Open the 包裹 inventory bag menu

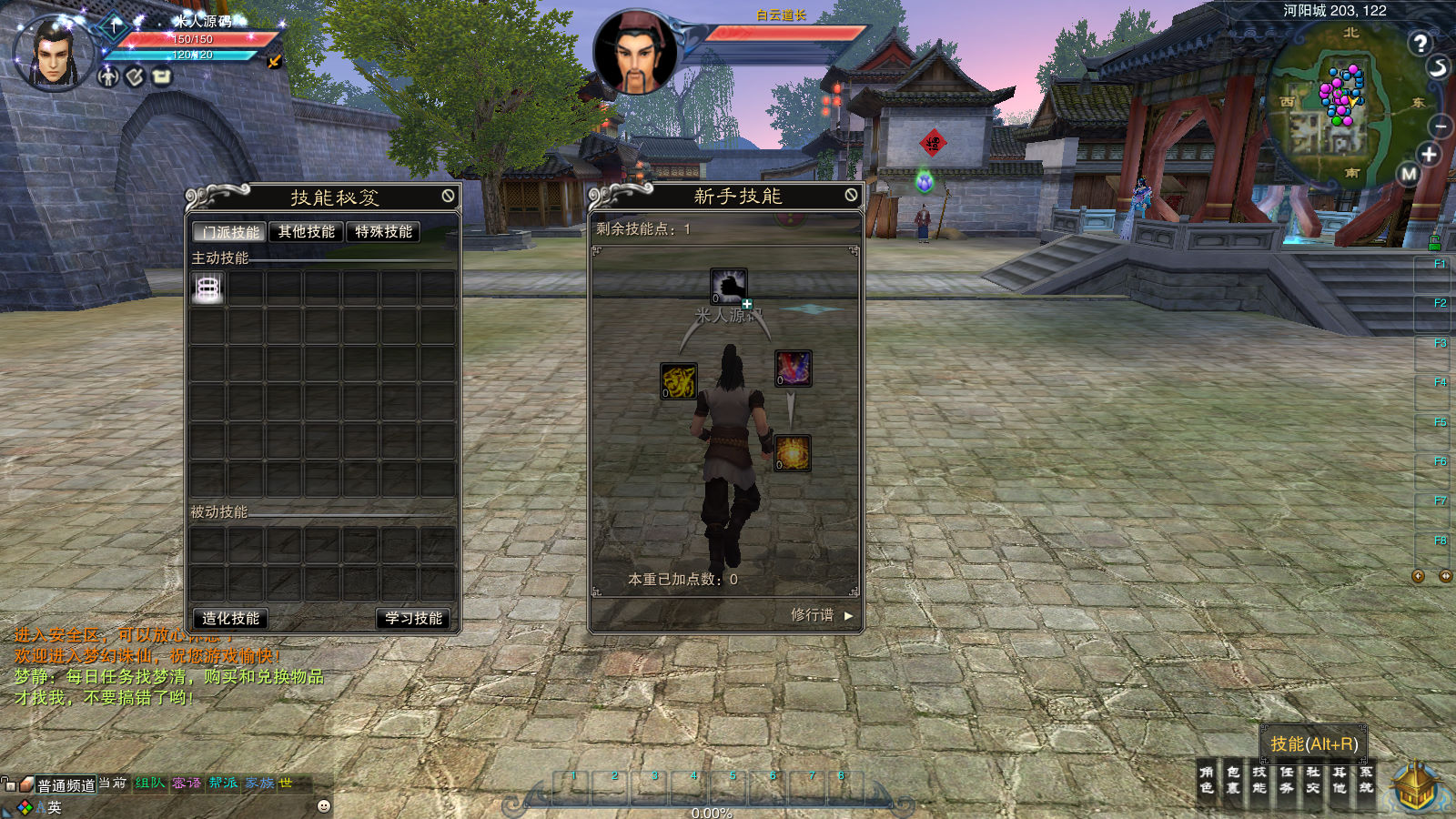click(x=1233, y=780)
